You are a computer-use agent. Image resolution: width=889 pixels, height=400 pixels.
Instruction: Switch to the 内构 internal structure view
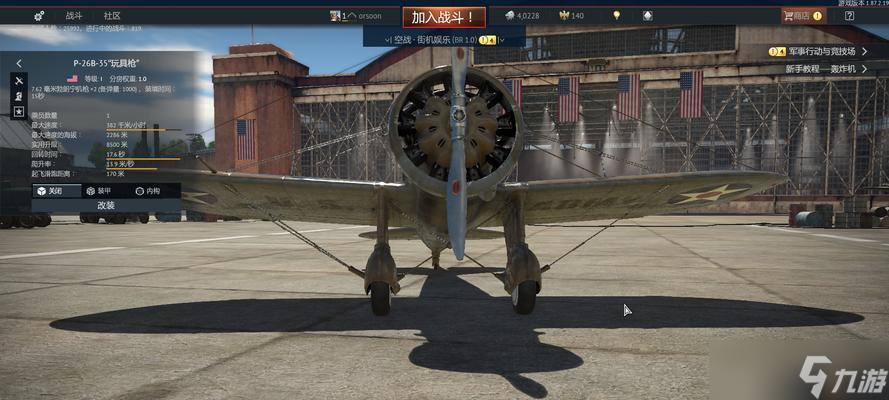147,190
